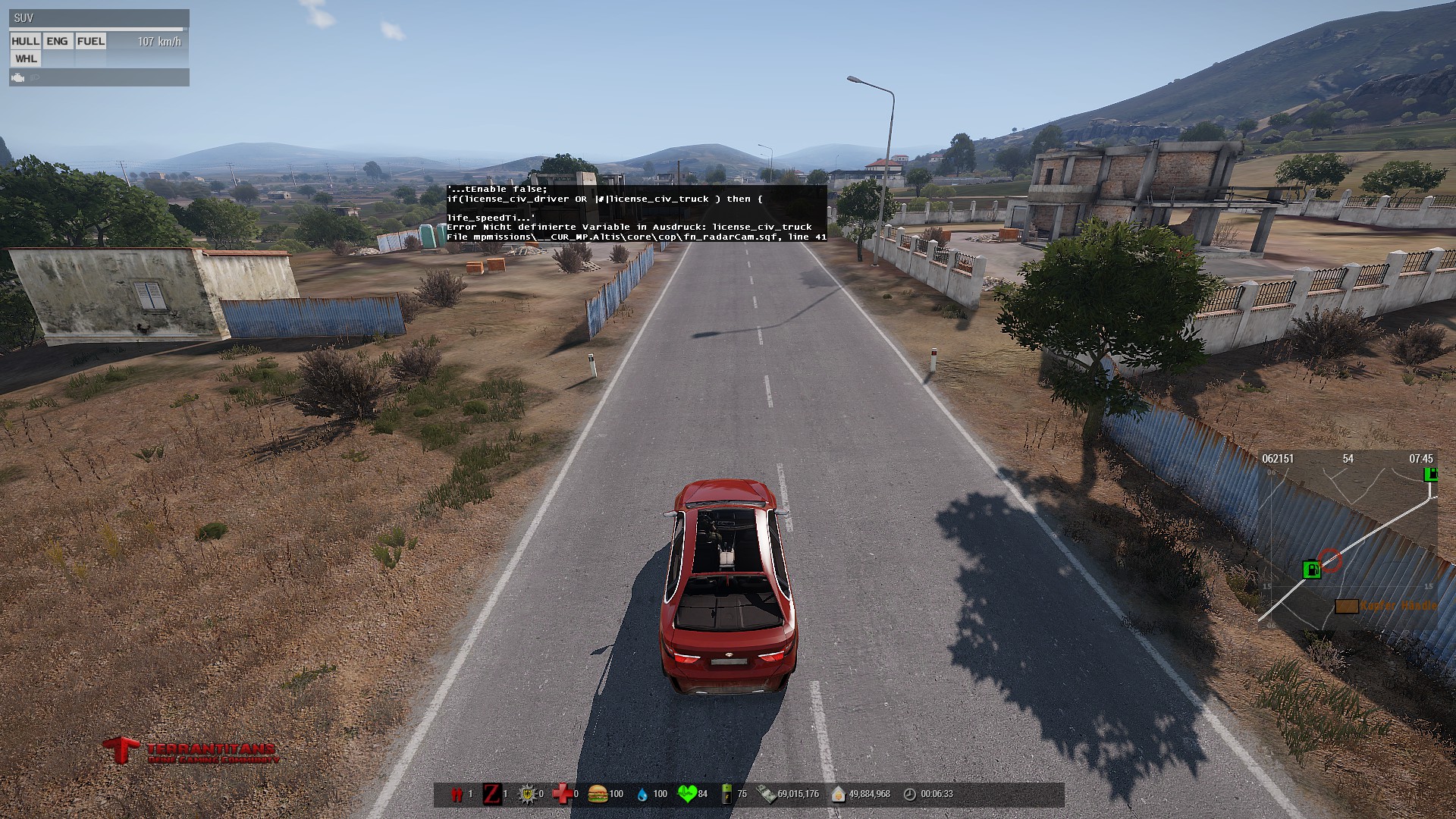Click the FUEL indicator
Screen dimensions: 1456x819
[91, 42]
